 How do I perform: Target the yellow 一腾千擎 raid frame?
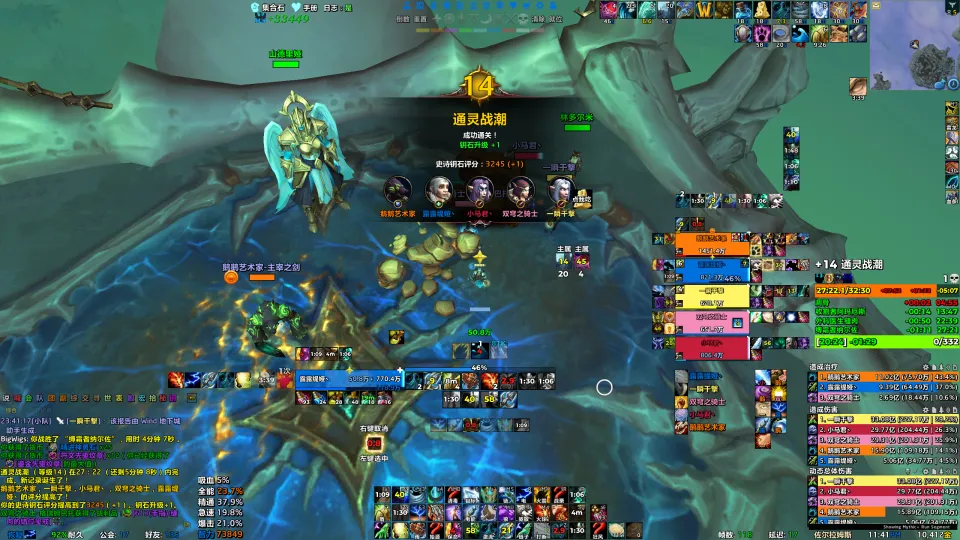click(714, 297)
